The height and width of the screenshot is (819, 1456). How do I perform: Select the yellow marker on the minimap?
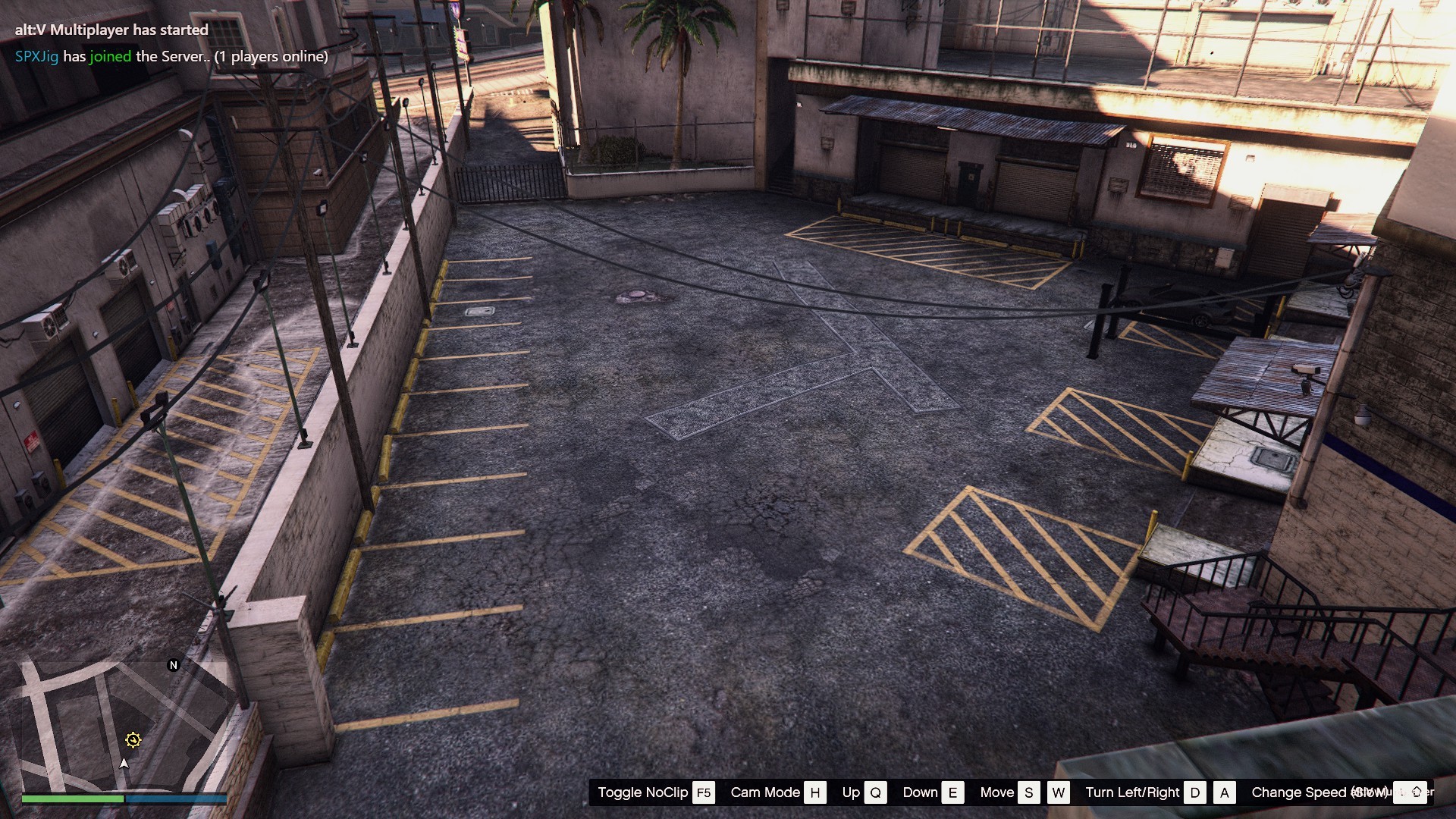133,740
